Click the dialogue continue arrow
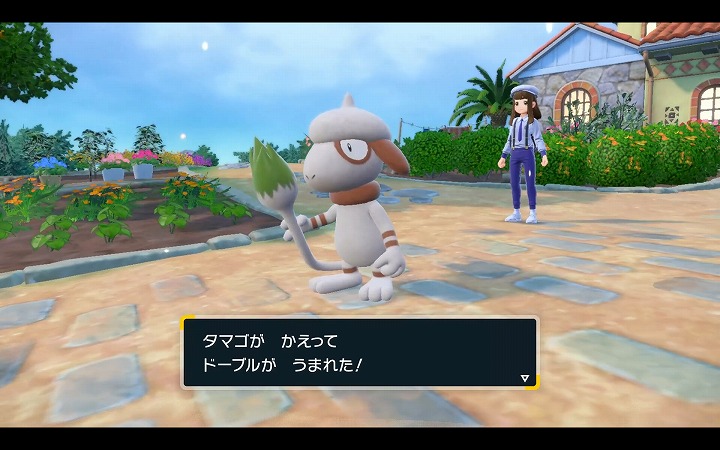 pyautogui.click(x=525, y=379)
